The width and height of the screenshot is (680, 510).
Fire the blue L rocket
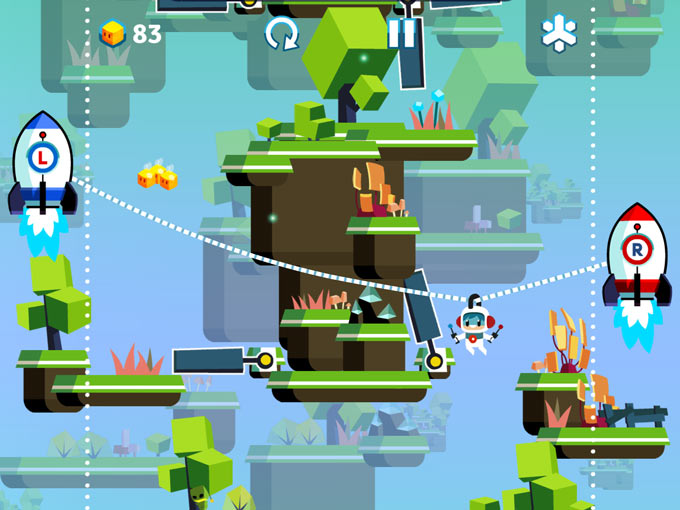coord(42,162)
